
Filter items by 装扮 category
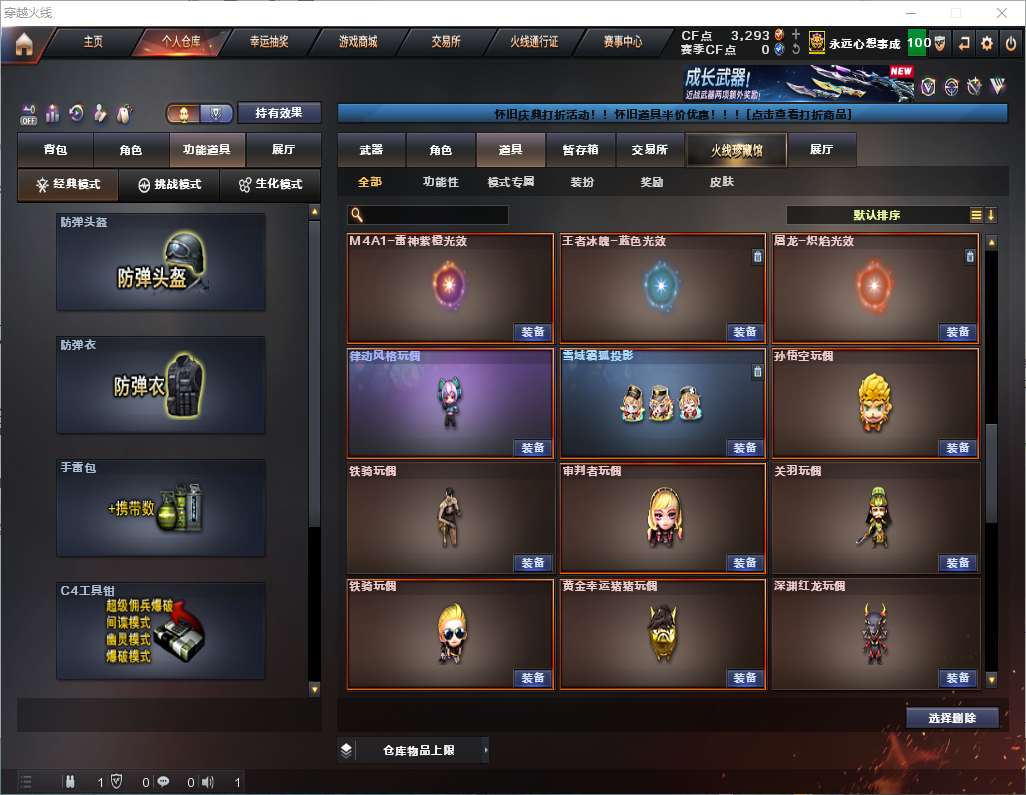tap(582, 182)
